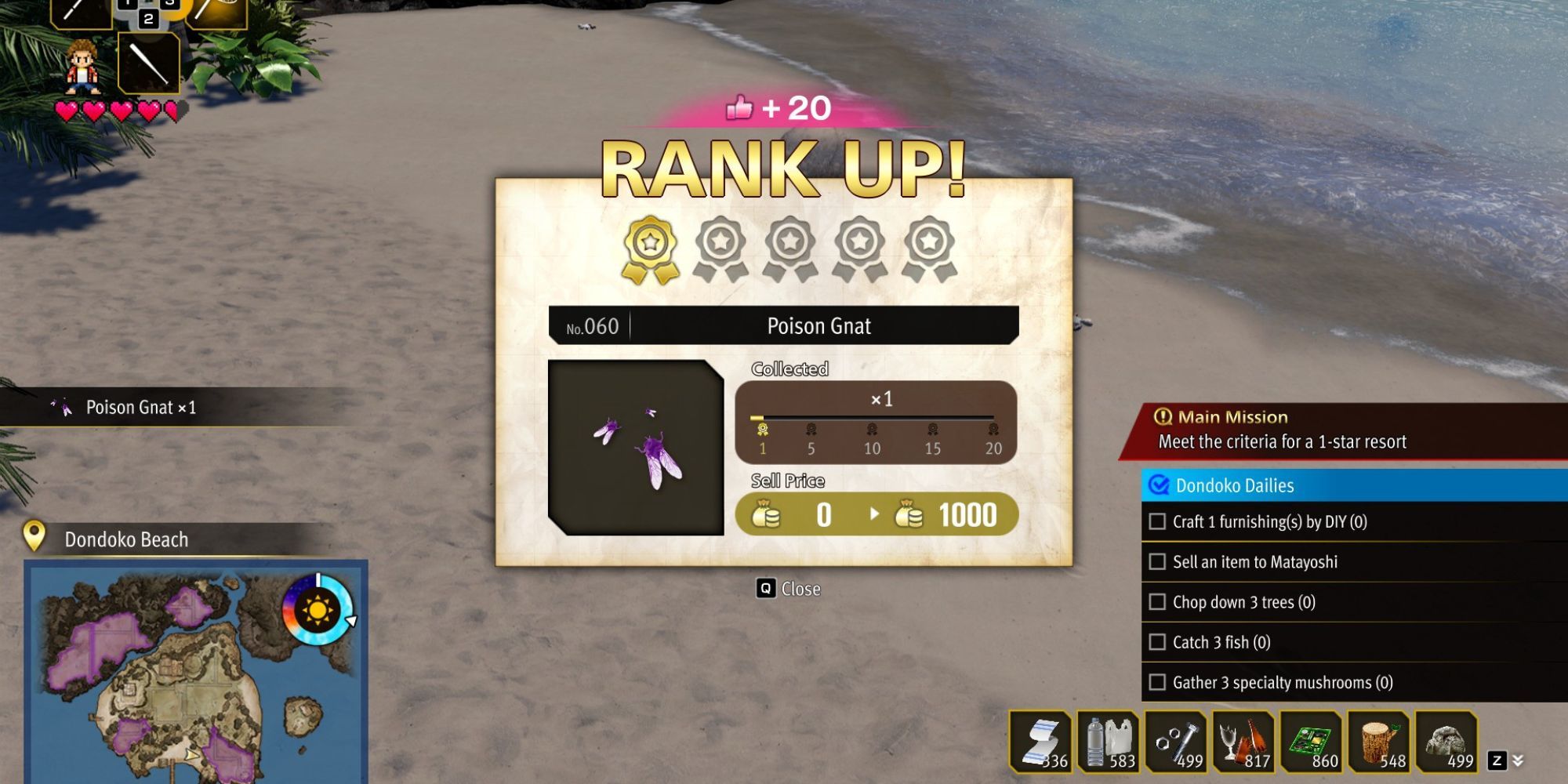Screen dimensions: 1568x784
Task: Tick the Catch 3 fish checkbox
Action: point(1156,642)
